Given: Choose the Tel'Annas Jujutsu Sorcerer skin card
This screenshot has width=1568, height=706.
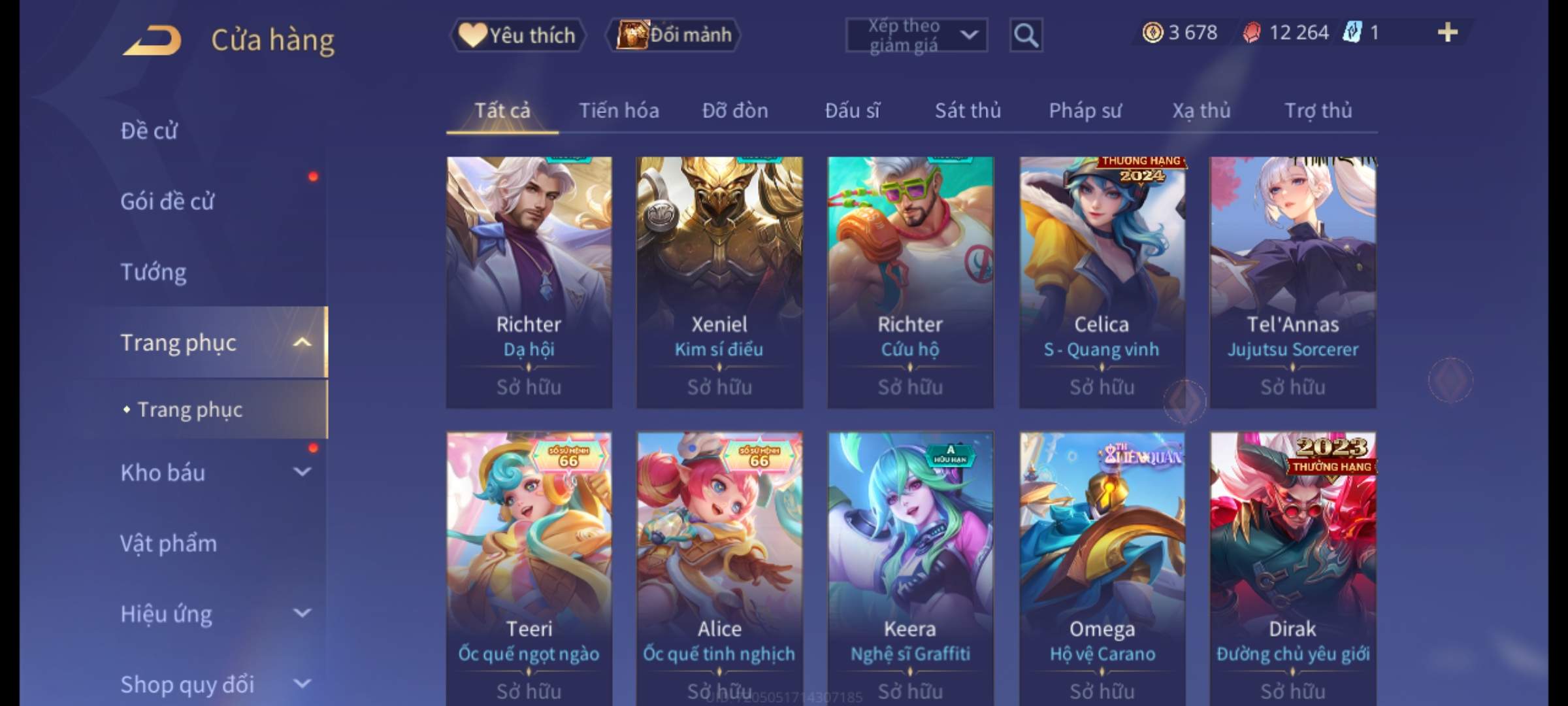Looking at the screenshot, I should tap(1292, 281).
